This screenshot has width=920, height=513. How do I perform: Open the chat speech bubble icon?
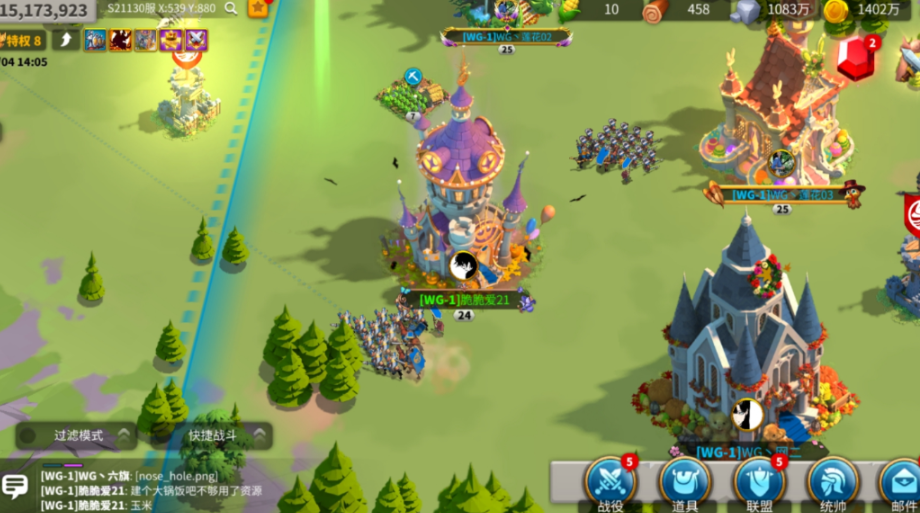(x=15, y=487)
